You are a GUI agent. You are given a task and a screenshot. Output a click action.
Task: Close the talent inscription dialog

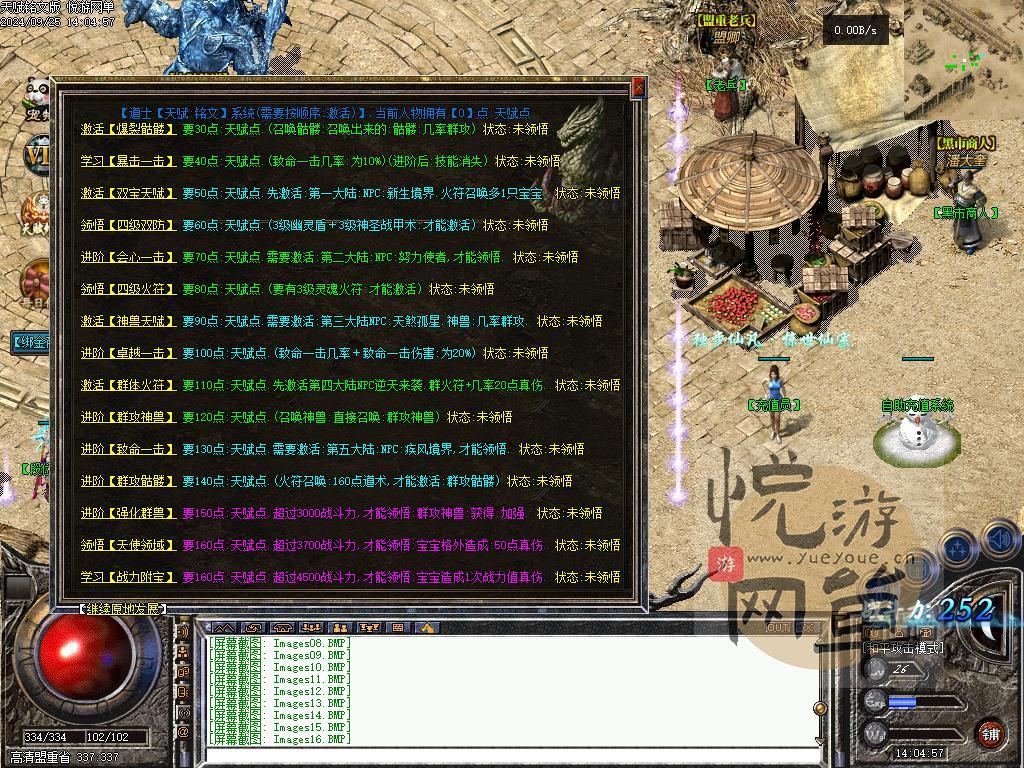(x=639, y=89)
